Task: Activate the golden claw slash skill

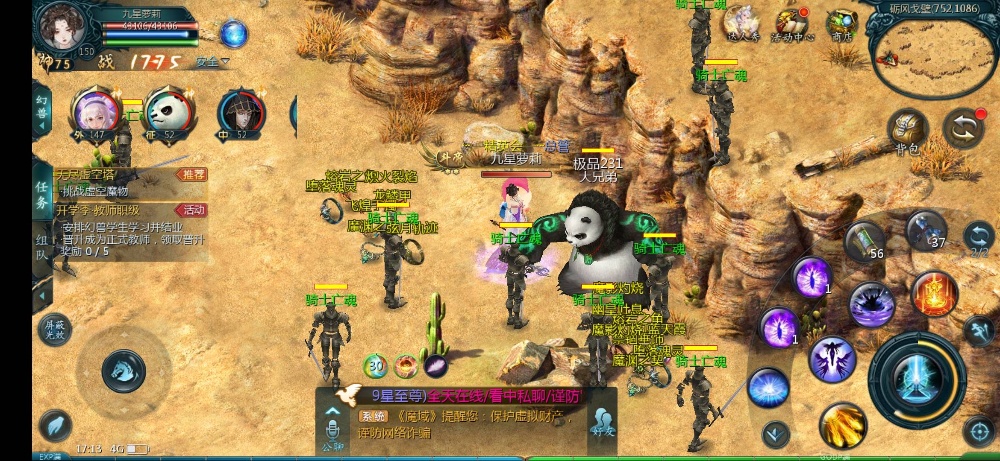Action: point(842,425)
